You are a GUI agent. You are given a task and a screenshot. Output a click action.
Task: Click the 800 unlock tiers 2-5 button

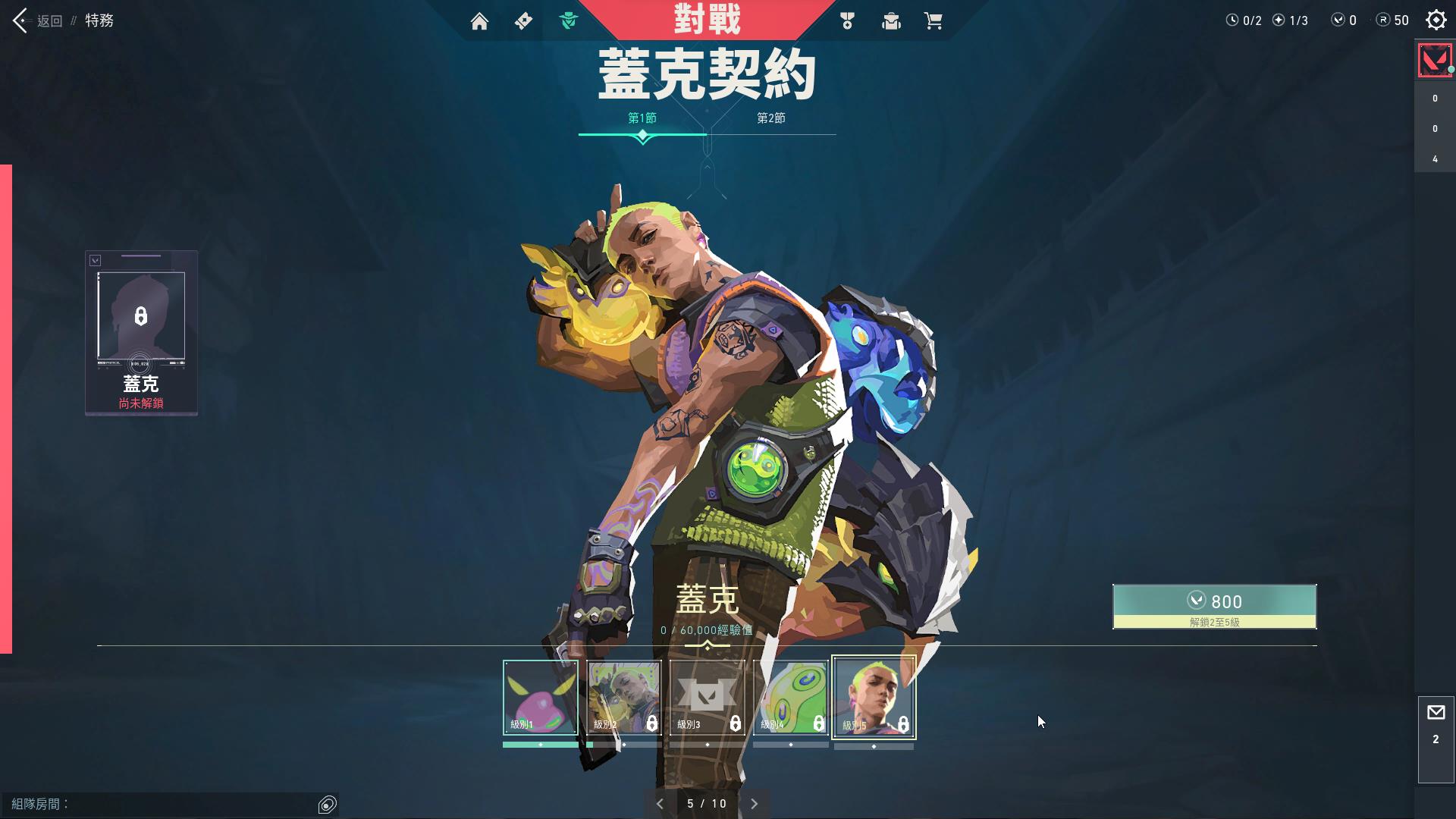1213,605
